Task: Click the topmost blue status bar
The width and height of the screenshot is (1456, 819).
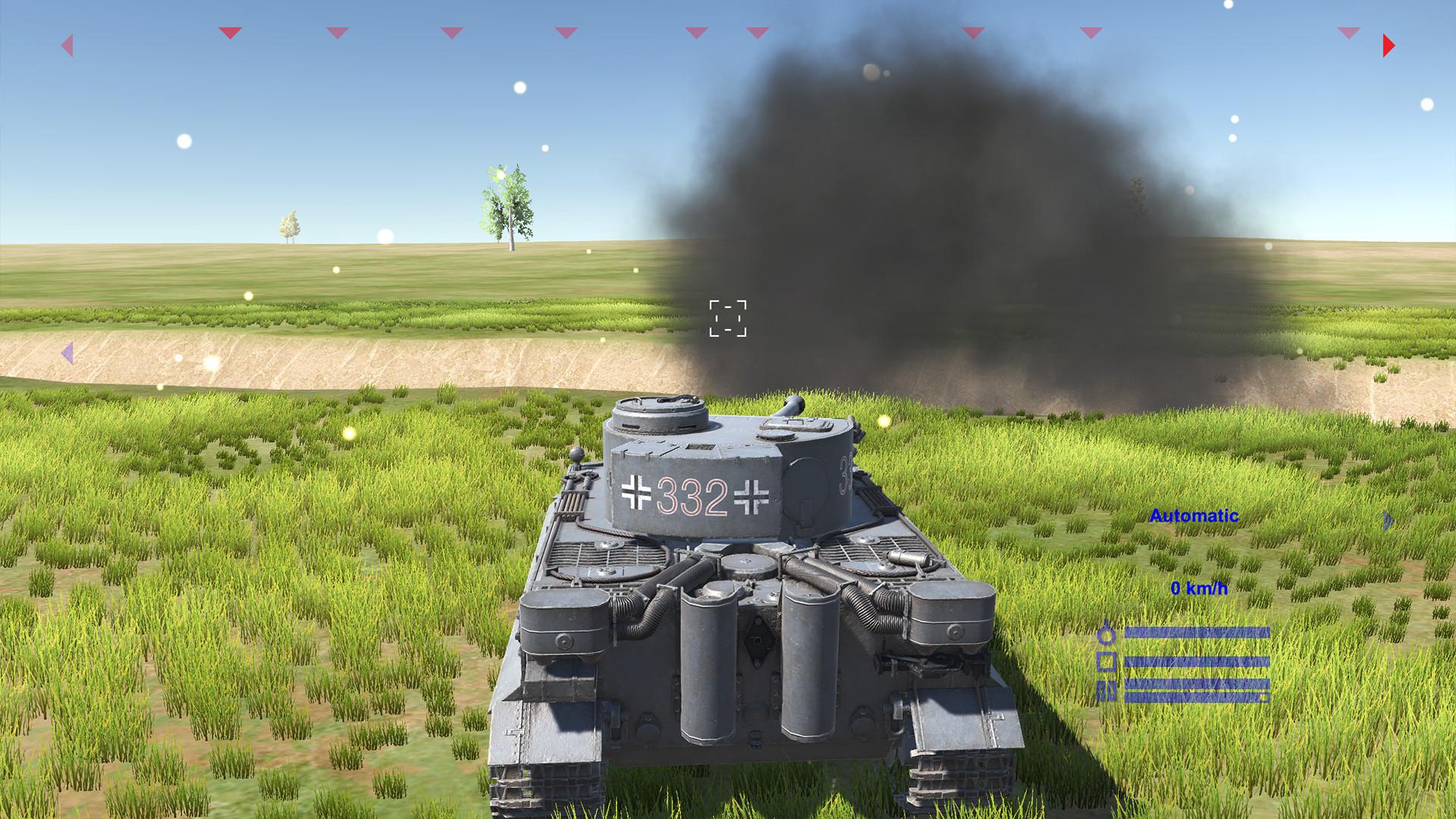Action: (x=1198, y=632)
